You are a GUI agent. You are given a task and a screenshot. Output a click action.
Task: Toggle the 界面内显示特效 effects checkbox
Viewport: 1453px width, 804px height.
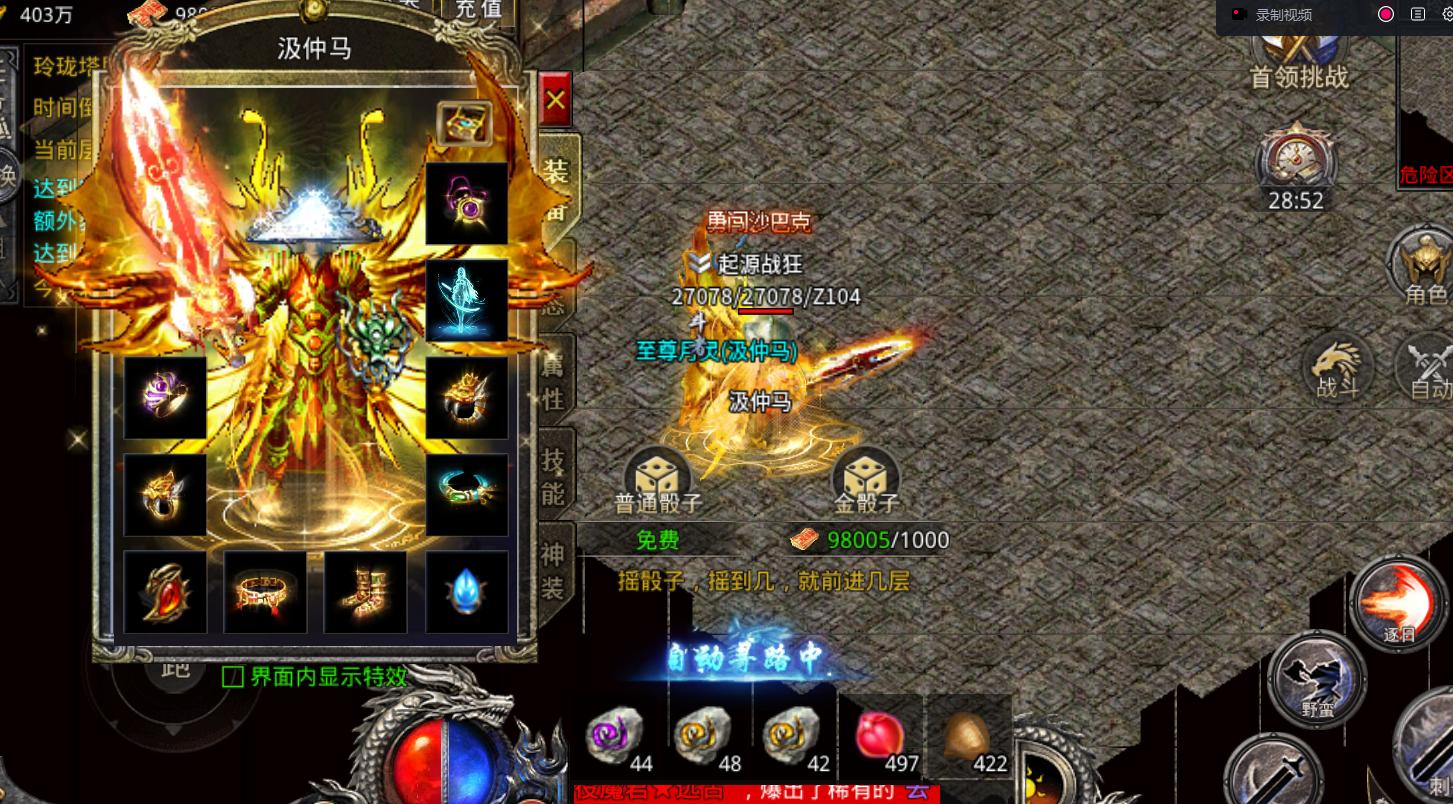(x=232, y=677)
